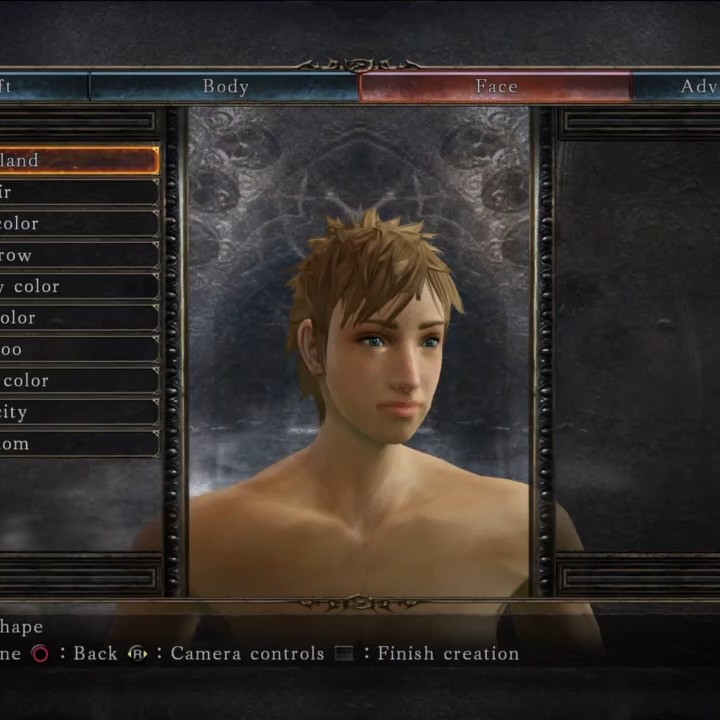
Task: Select the Eyebrow option
Action: (x=78, y=255)
